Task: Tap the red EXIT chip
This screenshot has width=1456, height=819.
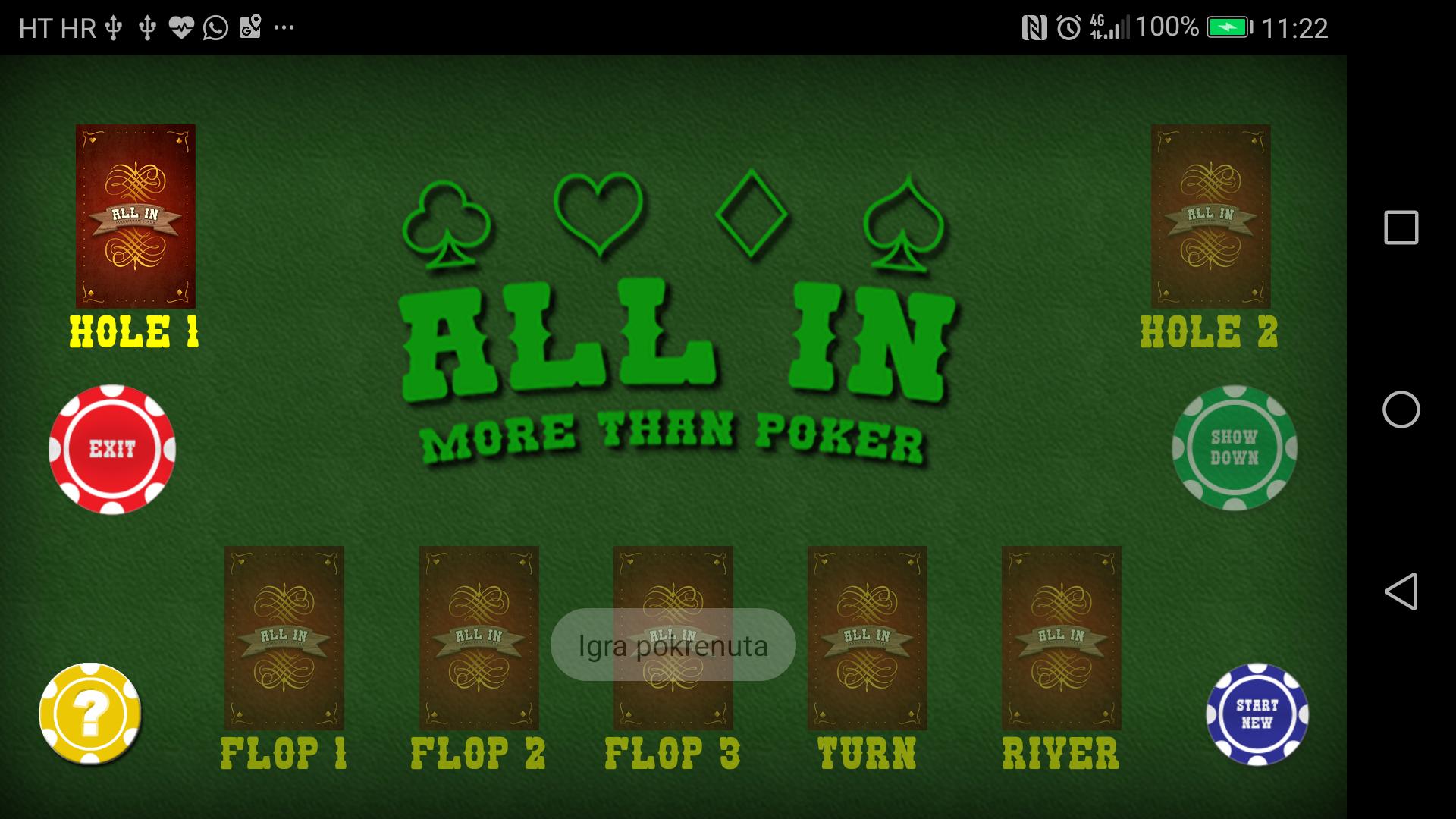Action: (112, 449)
